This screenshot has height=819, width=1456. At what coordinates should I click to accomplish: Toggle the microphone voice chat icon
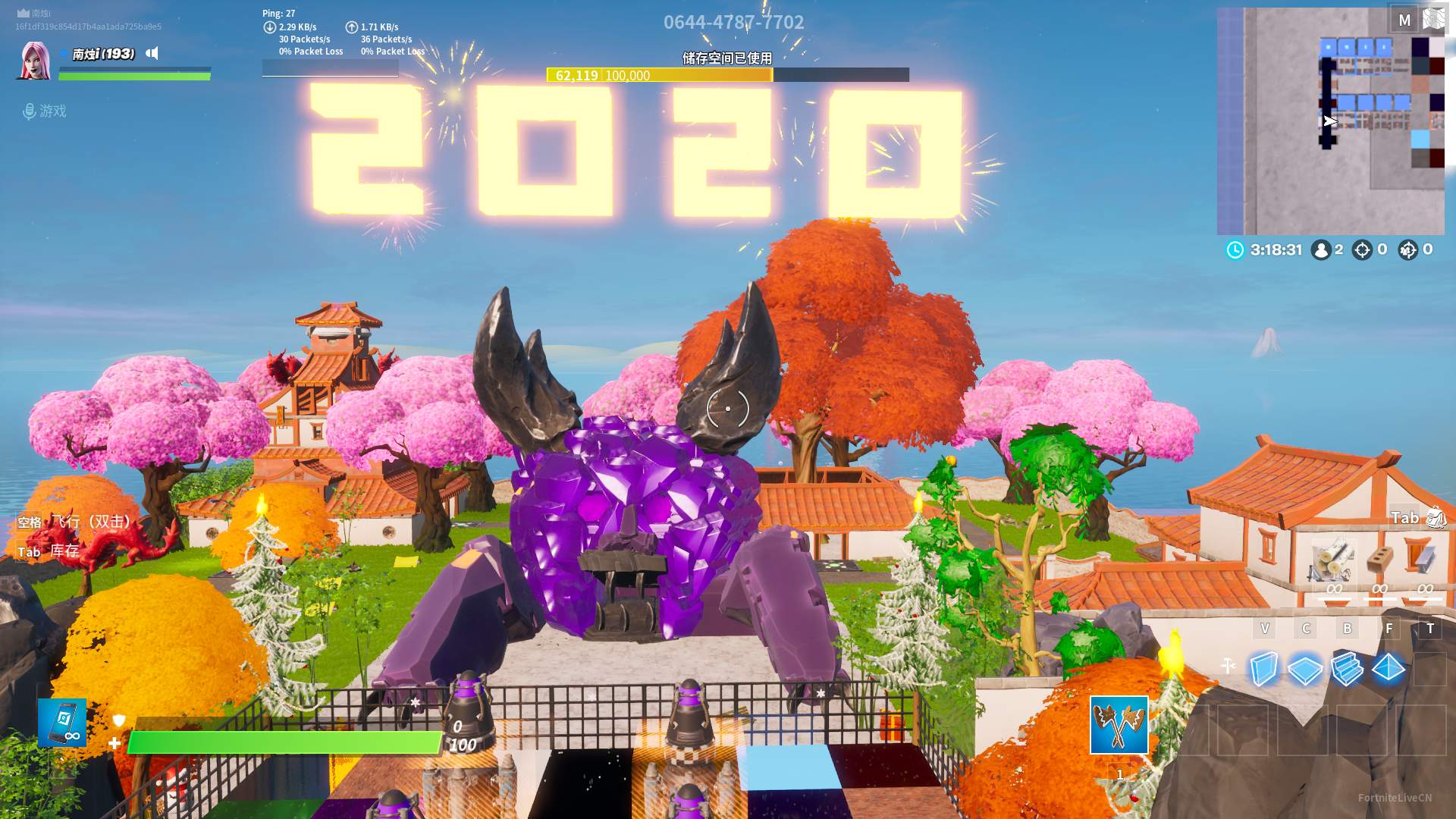(29, 111)
